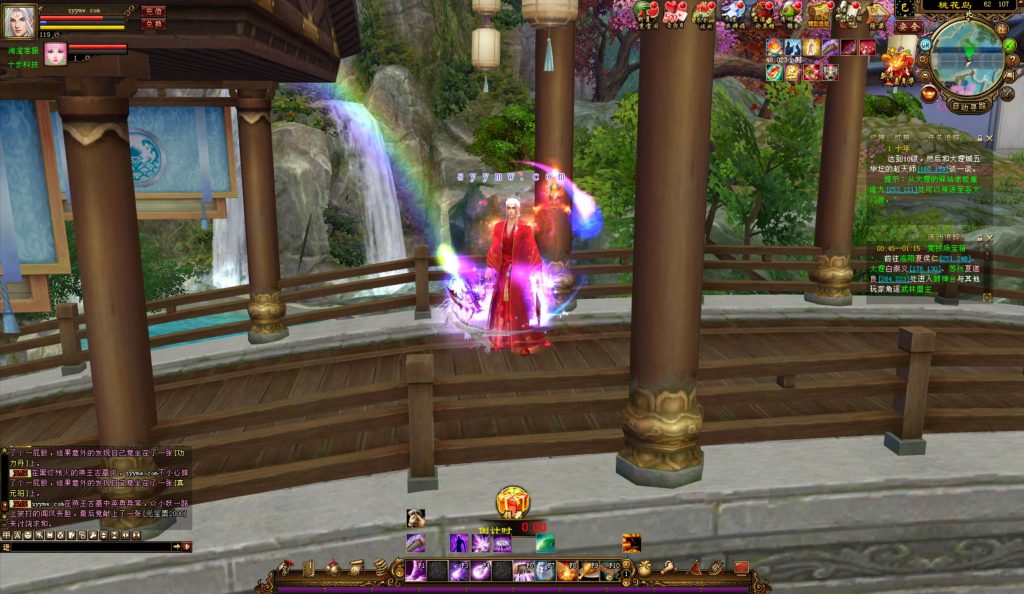Open the money pouch bag icon
Screen dimensions: 1024x594
click(x=646, y=568)
